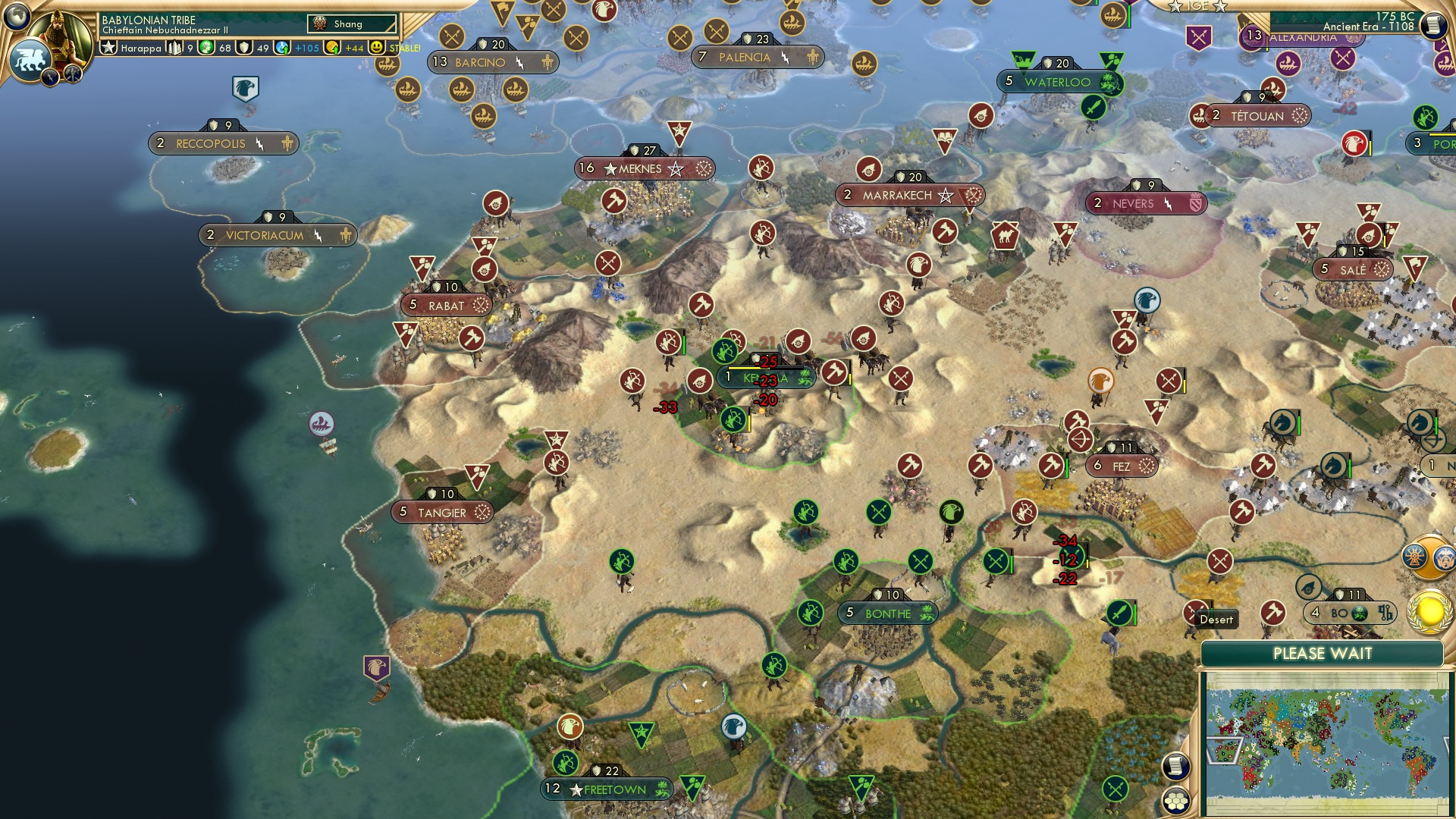Click the happiness smiley face showing STABLE
Screen dimensions: 1456x819
pos(376,47)
